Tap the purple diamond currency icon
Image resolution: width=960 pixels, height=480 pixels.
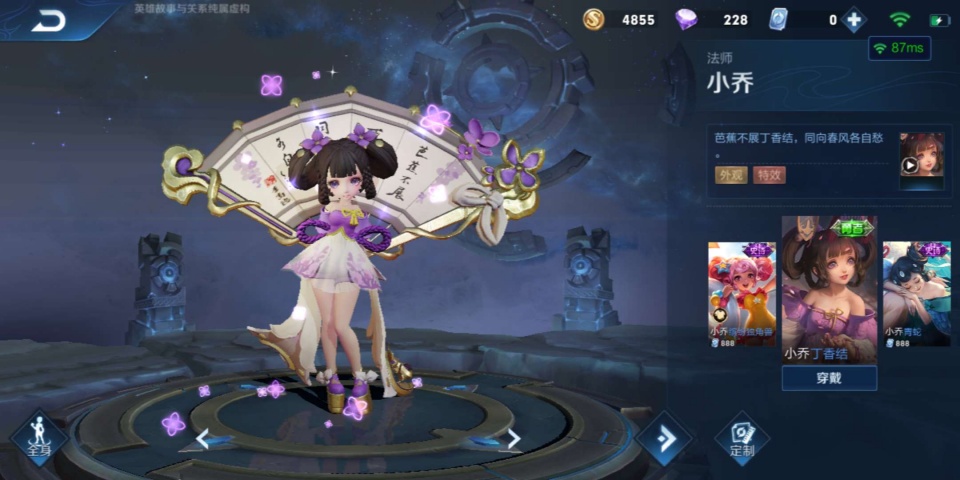click(x=686, y=20)
